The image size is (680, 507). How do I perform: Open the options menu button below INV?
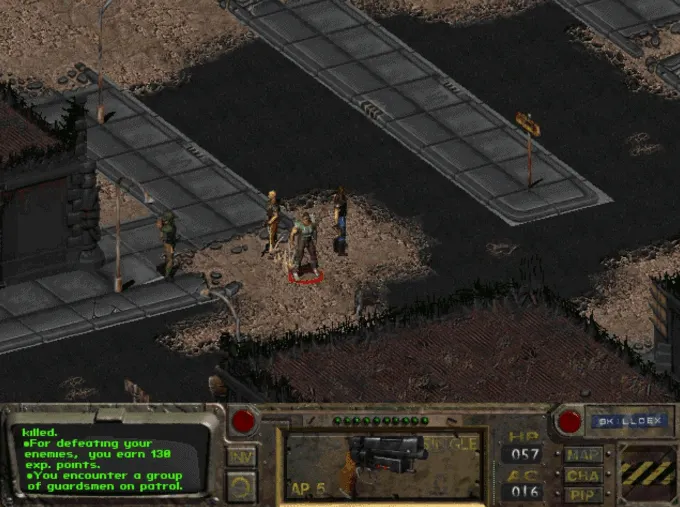coord(241,487)
